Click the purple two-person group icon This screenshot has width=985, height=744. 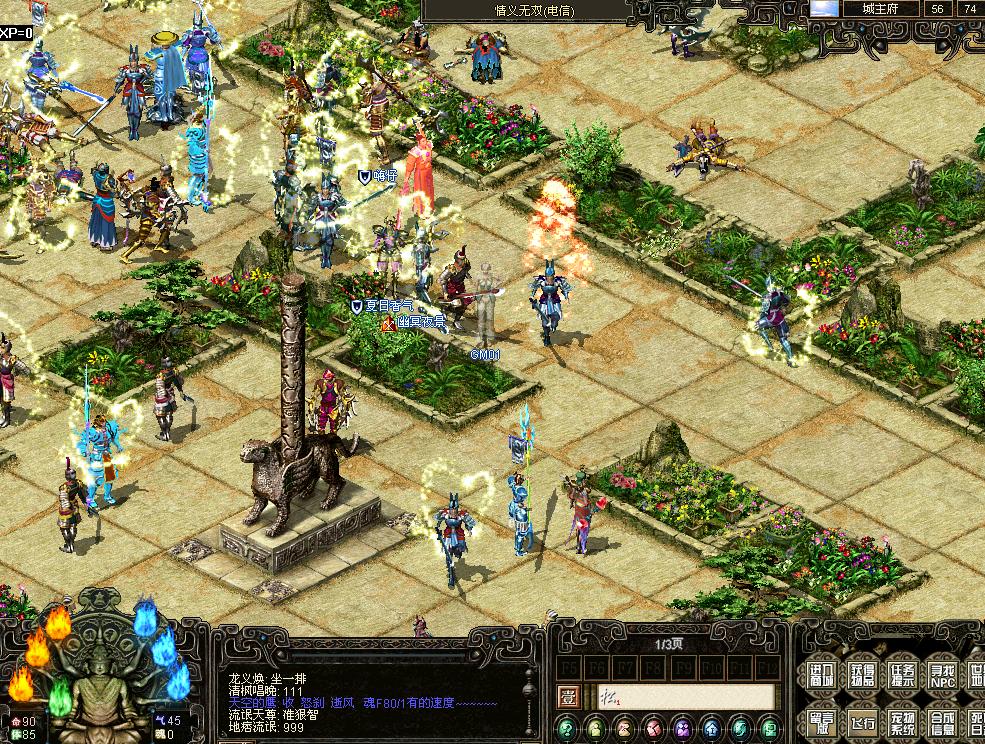(x=683, y=728)
